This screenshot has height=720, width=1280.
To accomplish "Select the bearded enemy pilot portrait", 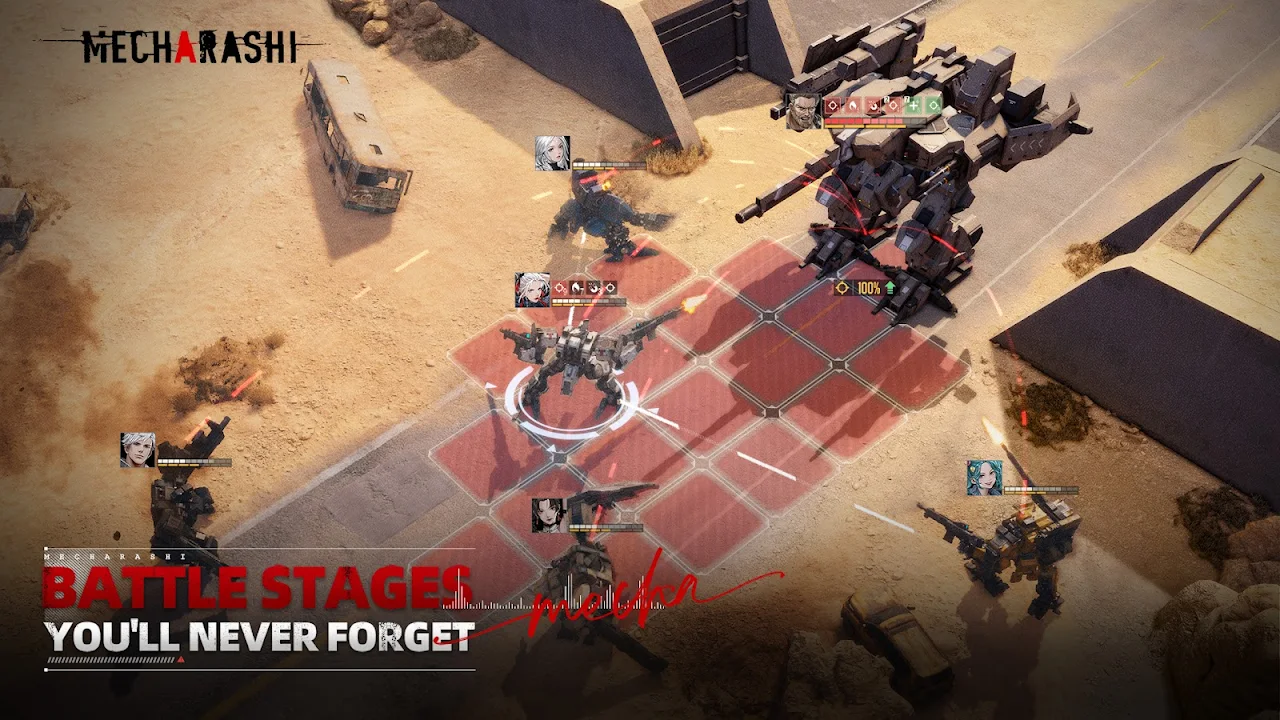I will coord(803,112).
